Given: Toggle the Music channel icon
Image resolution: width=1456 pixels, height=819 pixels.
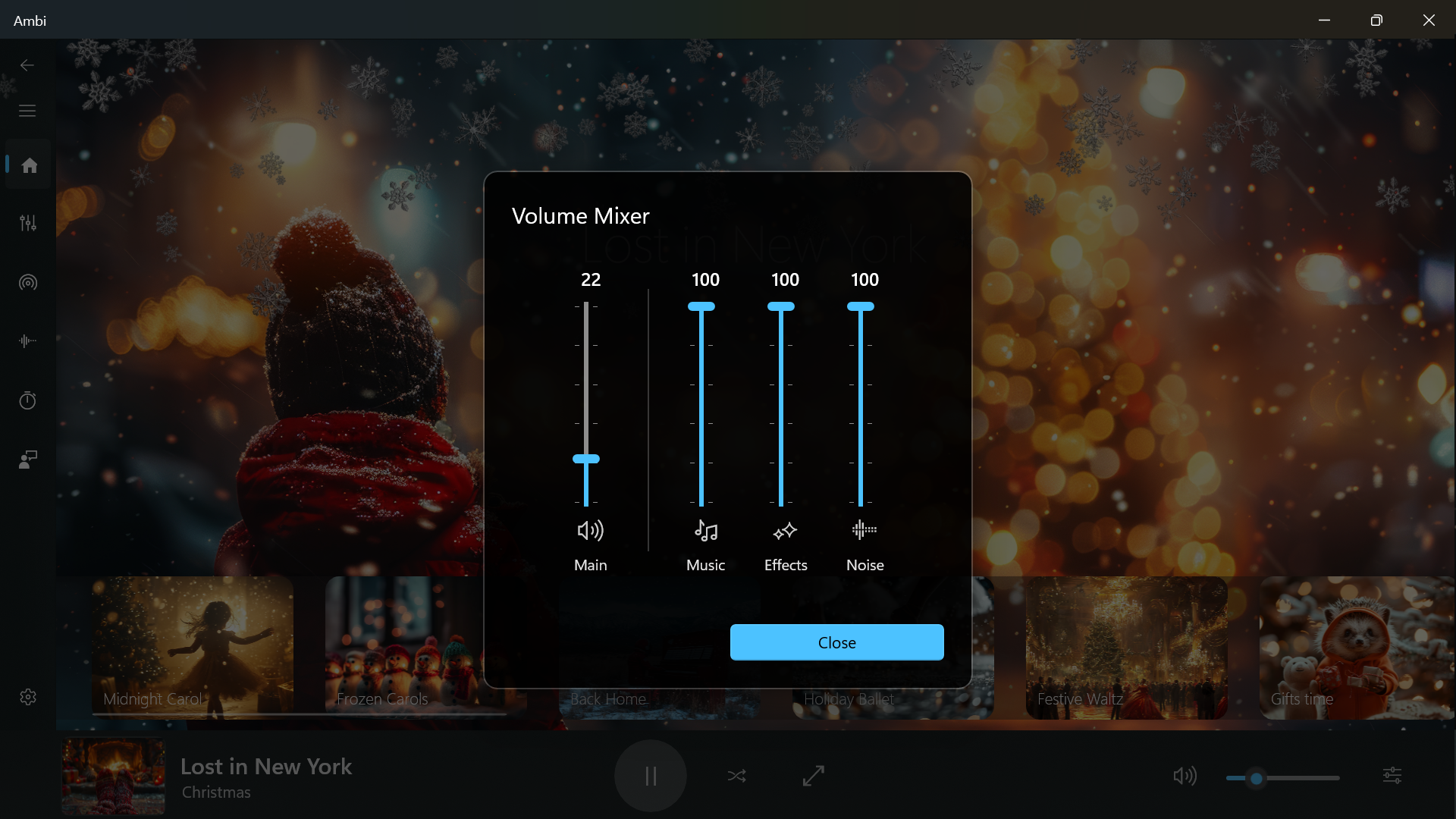Looking at the screenshot, I should [x=705, y=531].
